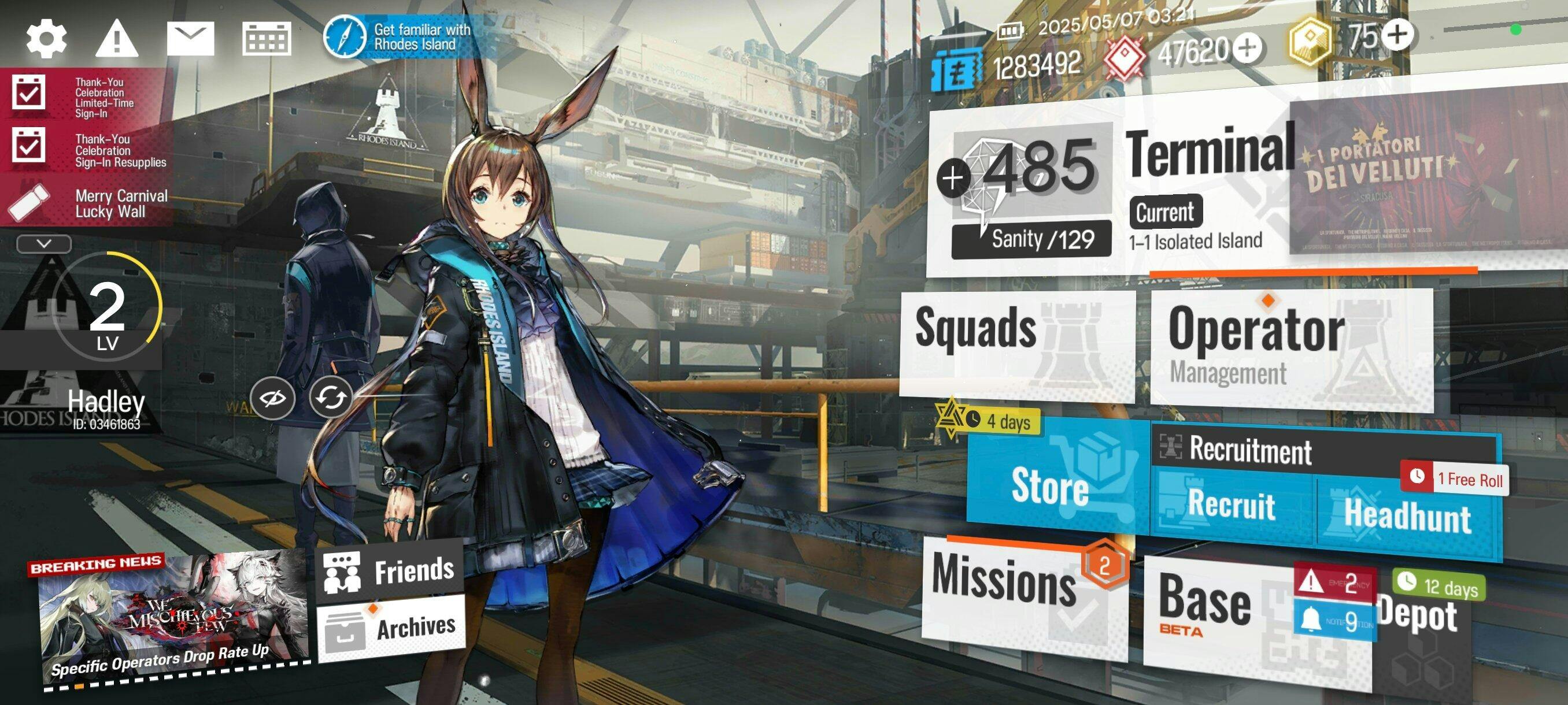
Task: Open the Archives menu
Action: pyautogui.click(x=391, y=628)
